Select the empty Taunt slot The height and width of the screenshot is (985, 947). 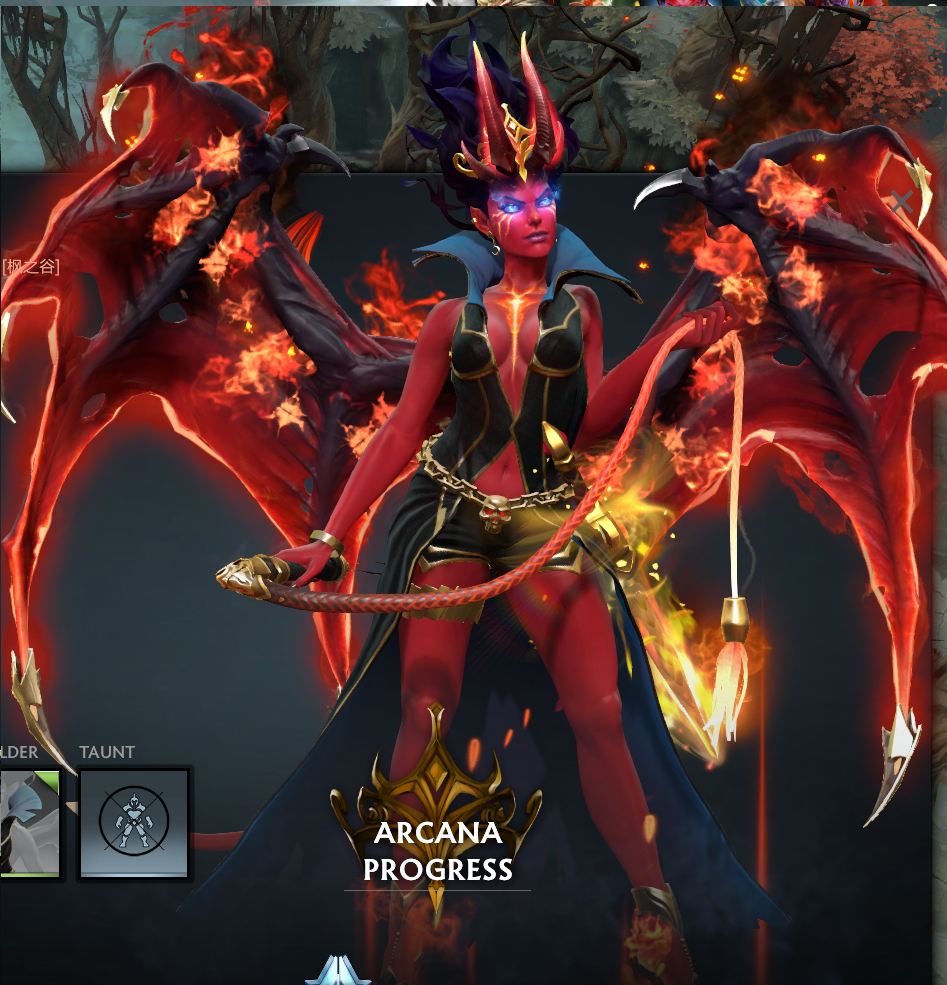pos(134,822)
